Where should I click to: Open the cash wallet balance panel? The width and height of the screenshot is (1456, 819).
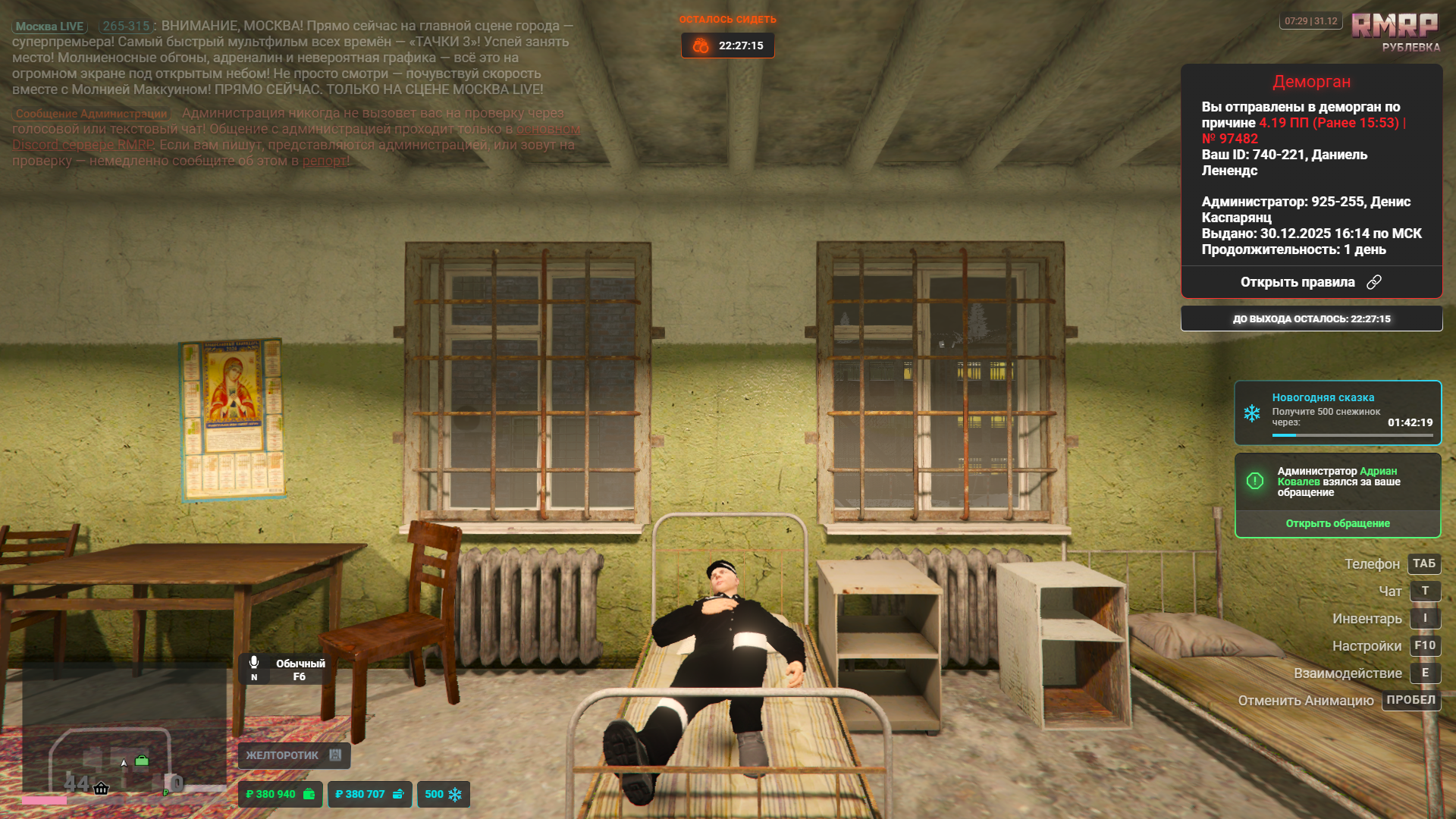280,794
